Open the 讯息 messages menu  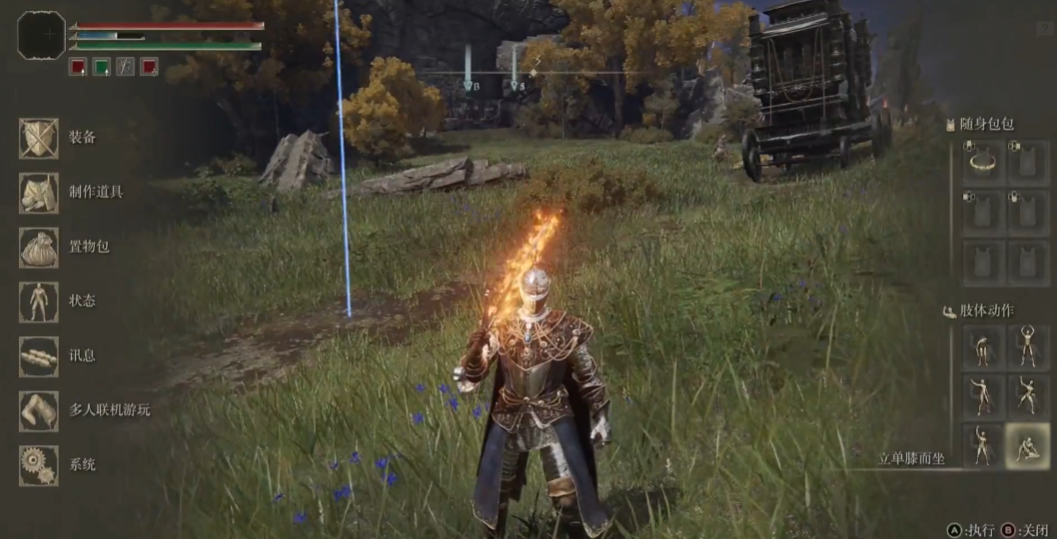pyautogui.click(x=40, y=356)
